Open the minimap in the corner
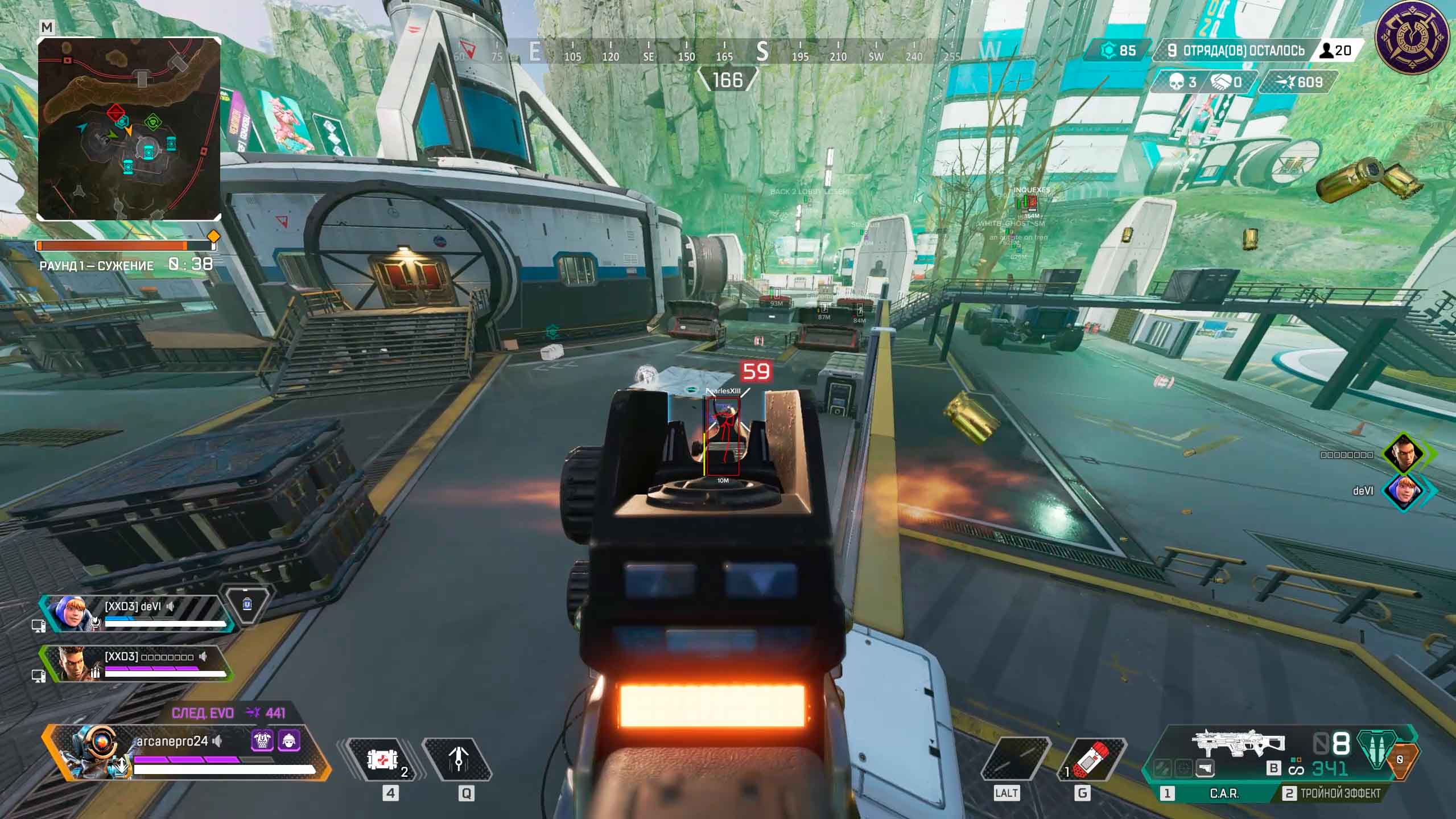The width and height of the screenshot is (1456, 819). point(129,129)
